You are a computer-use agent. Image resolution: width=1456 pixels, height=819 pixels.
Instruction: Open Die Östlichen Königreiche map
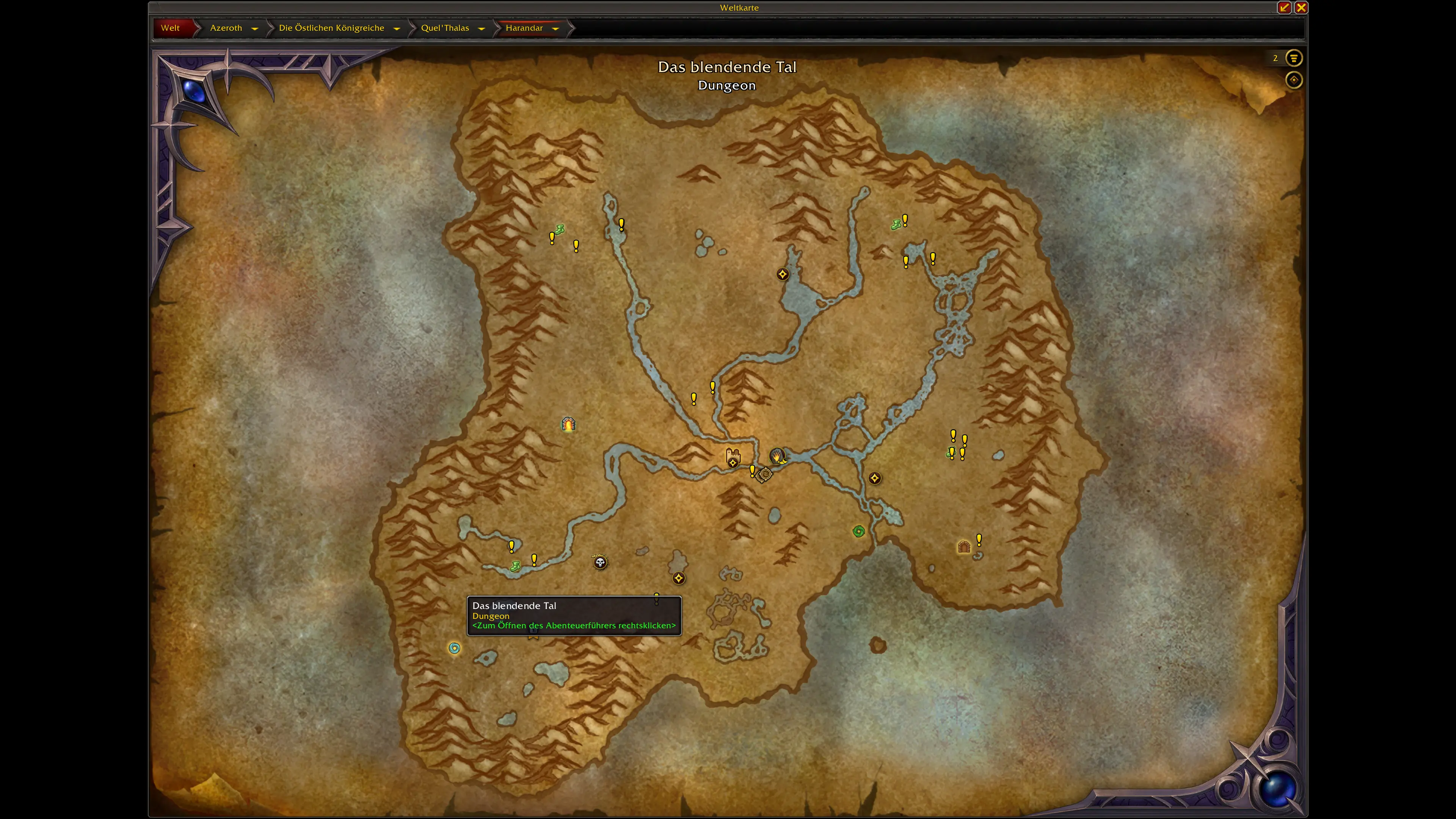[331, 28]
